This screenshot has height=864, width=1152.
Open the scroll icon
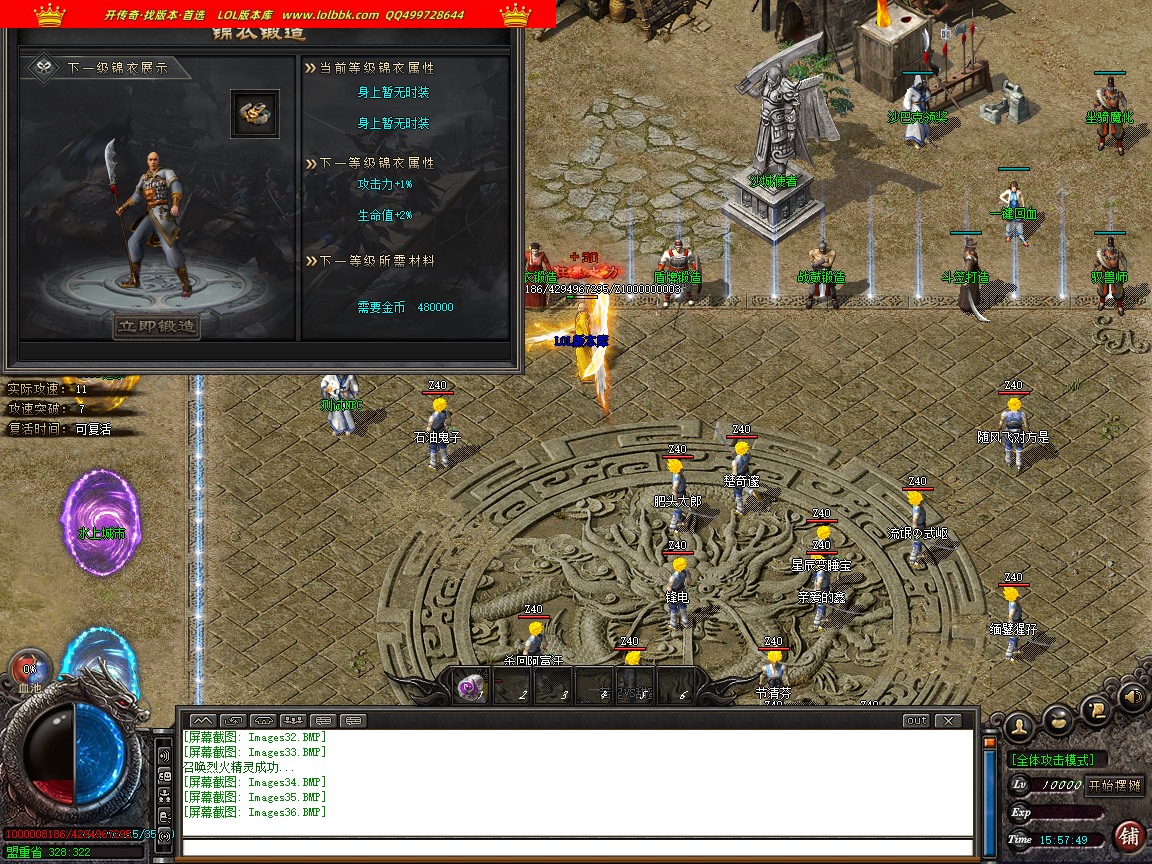point(1097,709)
